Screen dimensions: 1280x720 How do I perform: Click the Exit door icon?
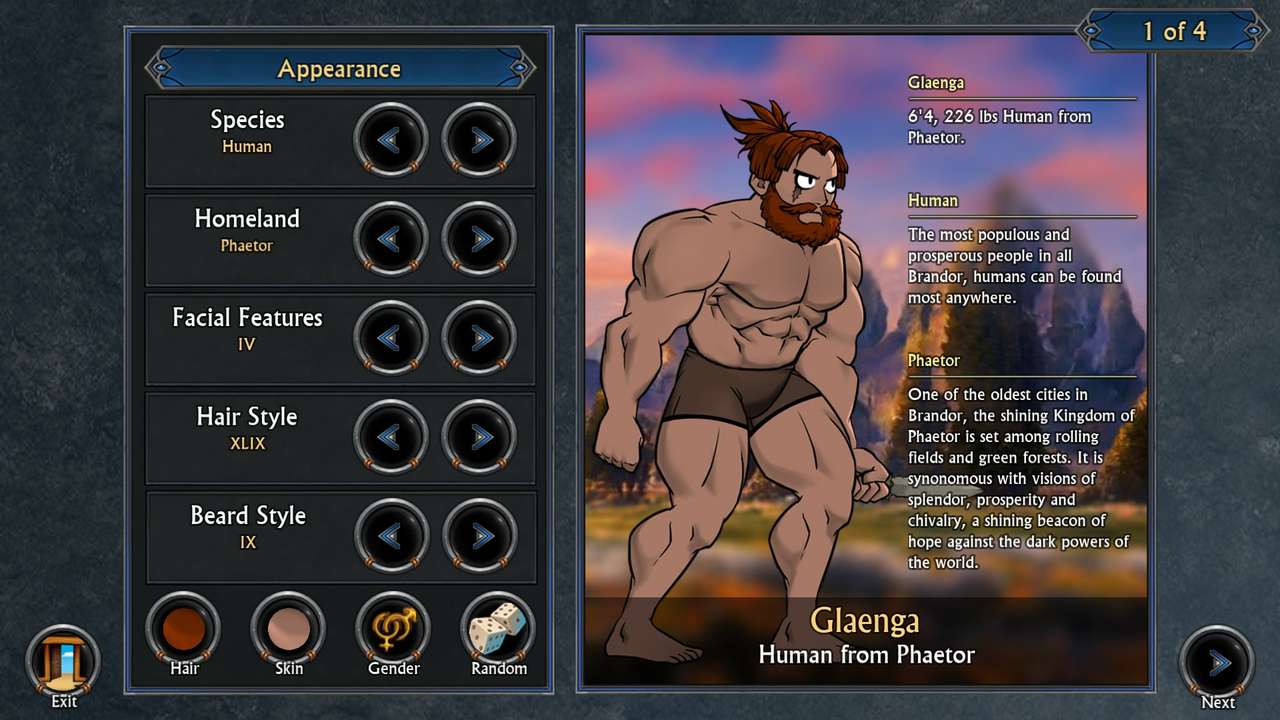[x=62, y=660]
